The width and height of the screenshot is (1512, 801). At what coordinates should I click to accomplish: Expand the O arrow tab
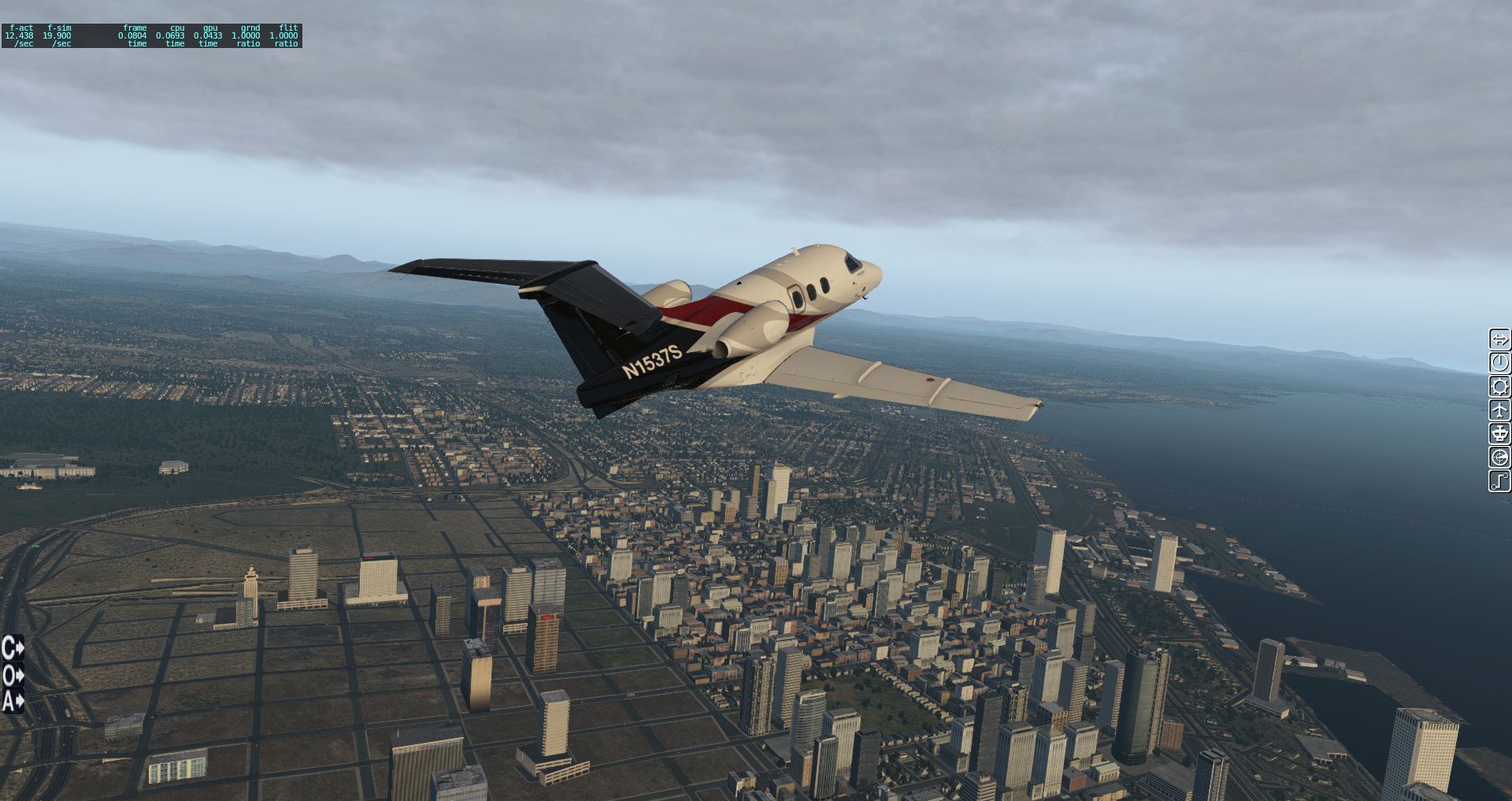click(13, 675)
